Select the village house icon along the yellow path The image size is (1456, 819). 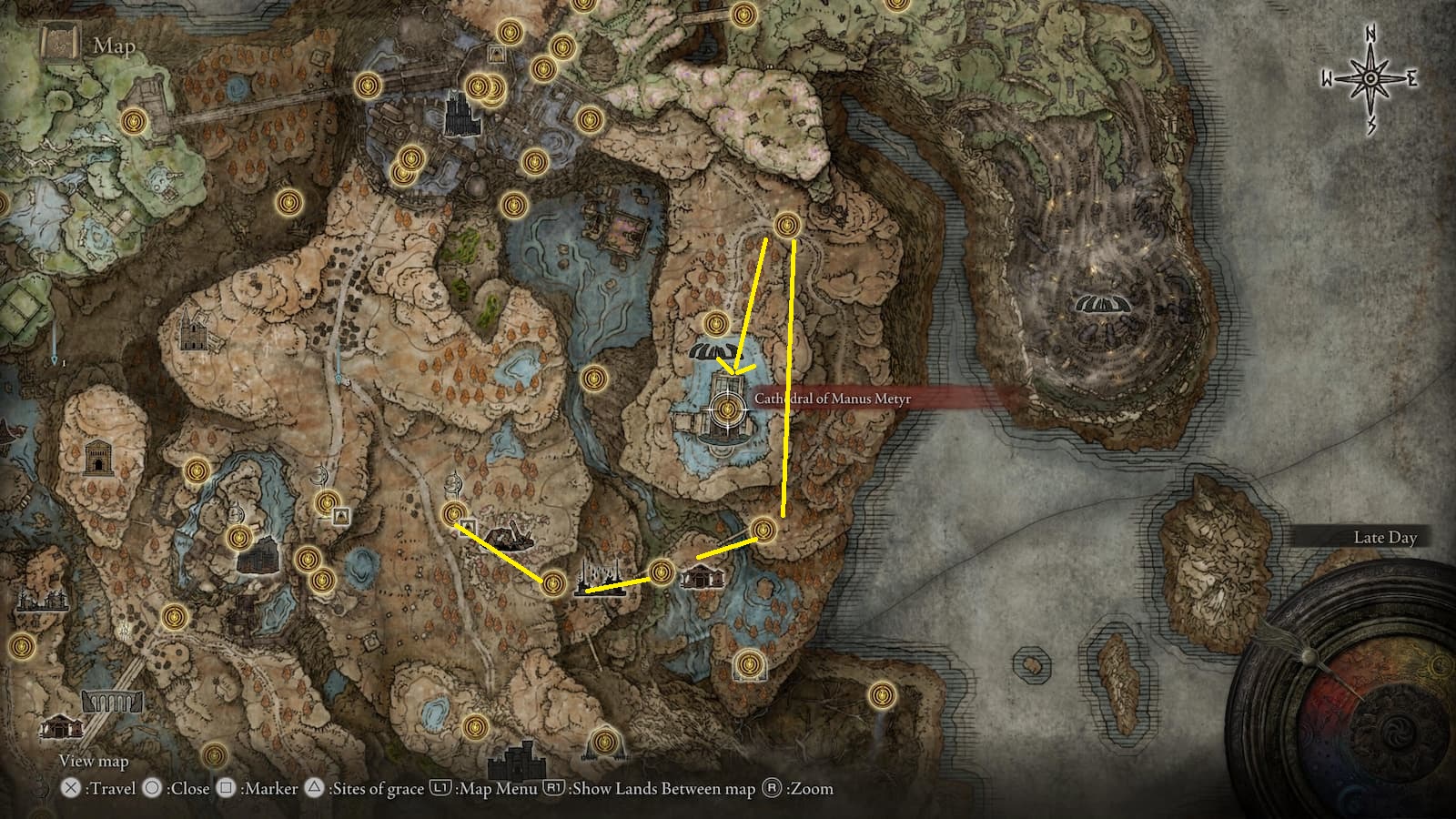click(x=703, y=575)
